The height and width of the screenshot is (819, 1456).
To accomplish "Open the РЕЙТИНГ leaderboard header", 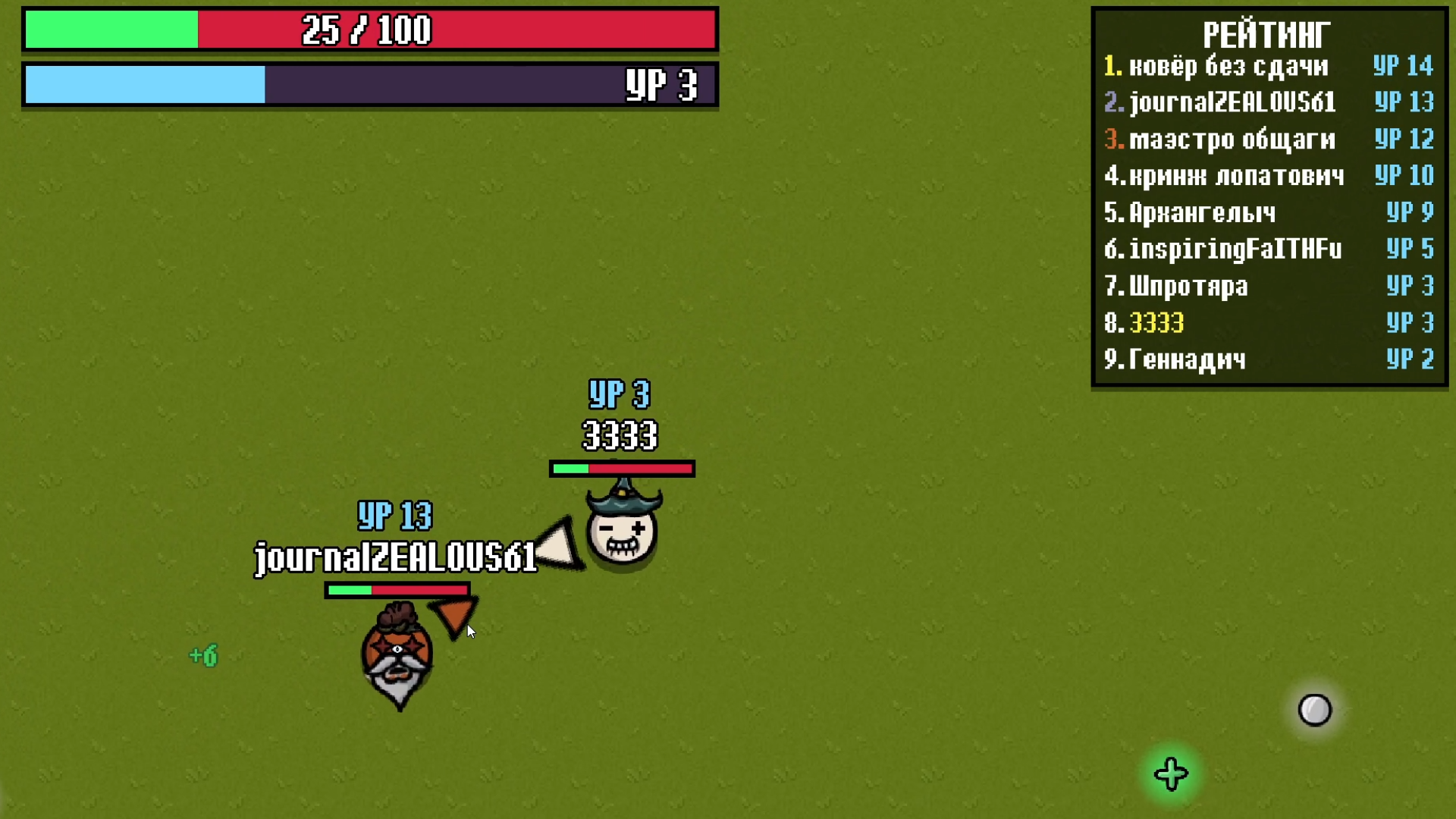I will pos(1267,33).
